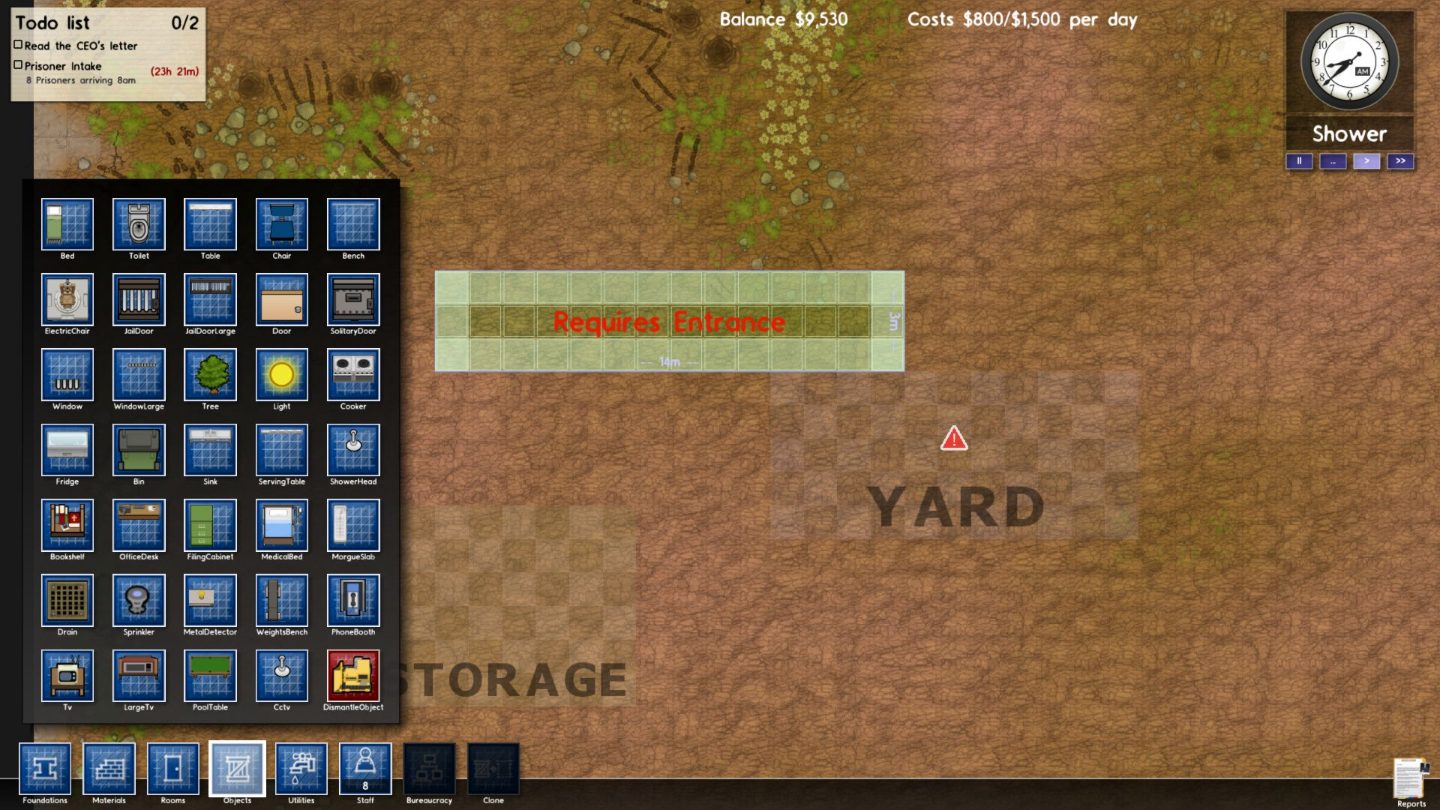Open the Utilities menu
1440x810 pixels.
point(301,768)
